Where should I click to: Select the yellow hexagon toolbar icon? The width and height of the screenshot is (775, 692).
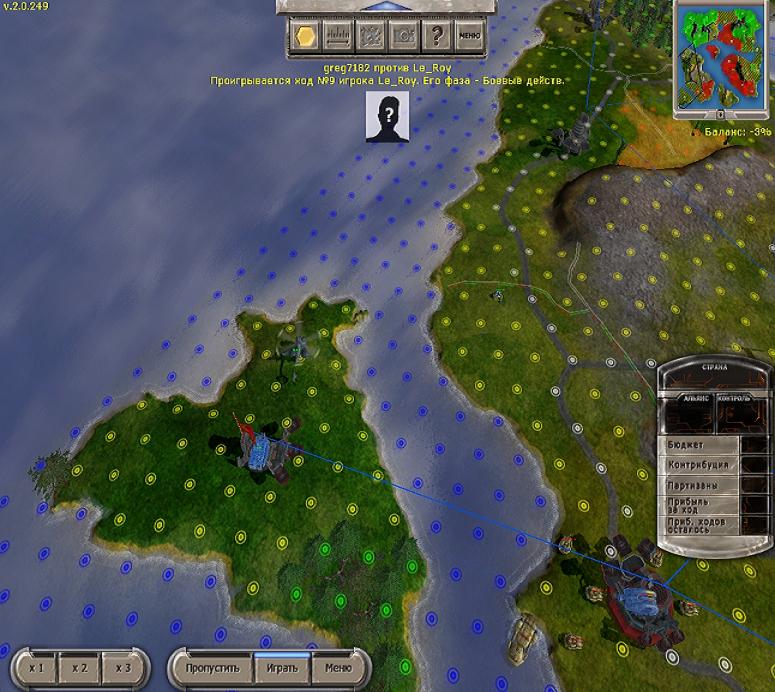[305, 36]
